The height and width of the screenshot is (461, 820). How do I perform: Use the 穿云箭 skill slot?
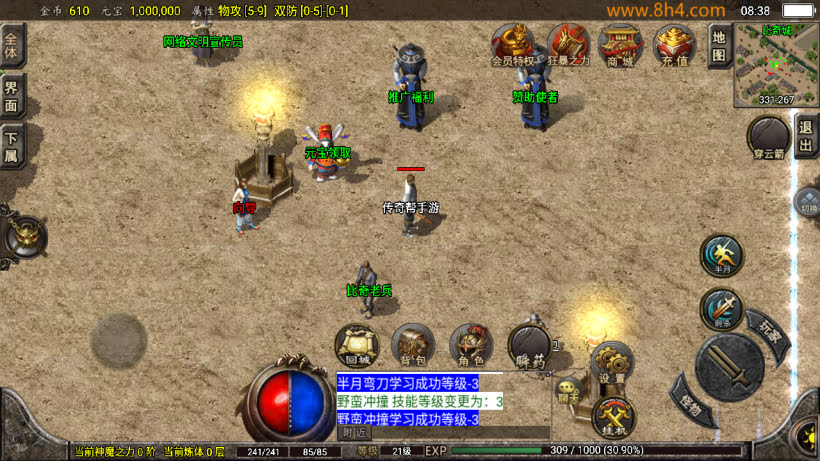click(x=768, y=138)
